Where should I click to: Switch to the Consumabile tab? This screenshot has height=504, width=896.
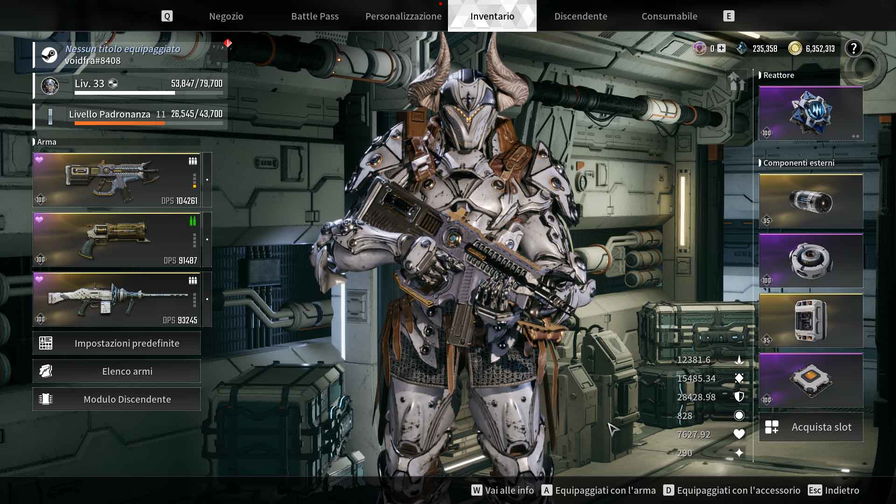click(x=669, y=16)
